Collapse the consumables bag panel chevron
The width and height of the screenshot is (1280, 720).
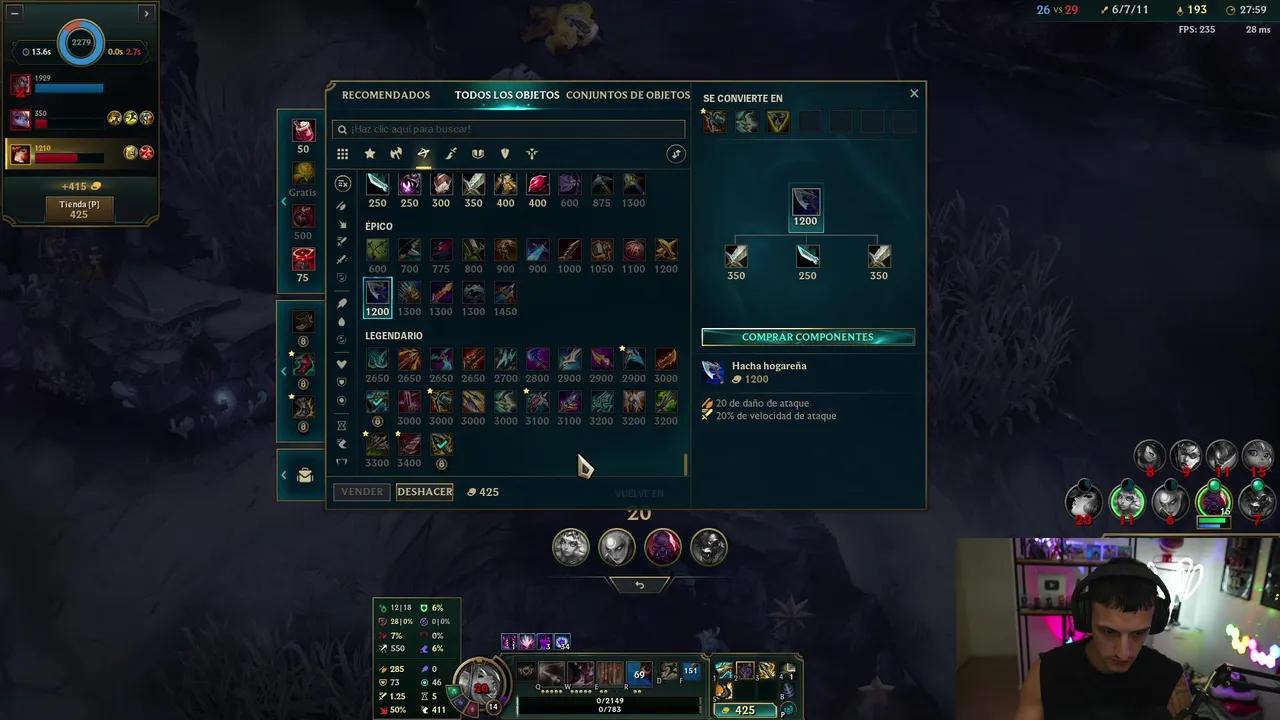pyautogui.click(x=284, y=475)
